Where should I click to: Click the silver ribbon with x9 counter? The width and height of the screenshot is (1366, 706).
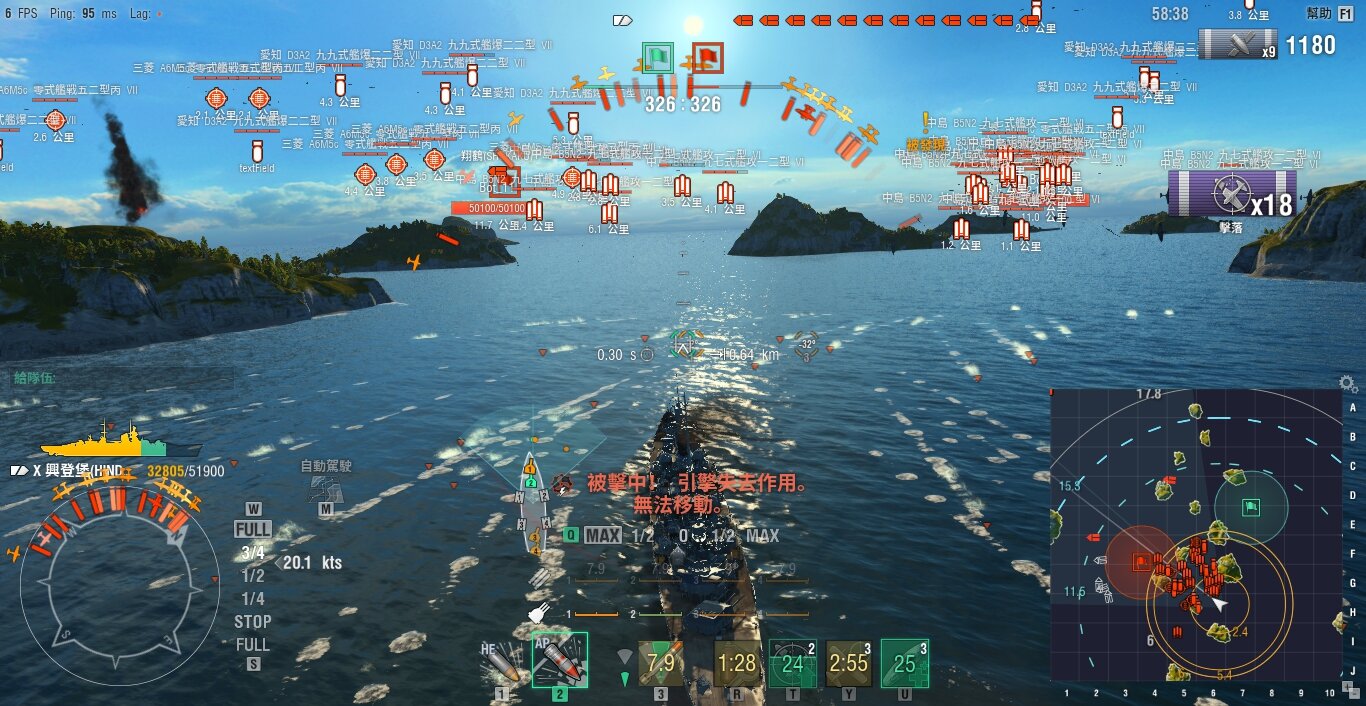point(1238,44)
